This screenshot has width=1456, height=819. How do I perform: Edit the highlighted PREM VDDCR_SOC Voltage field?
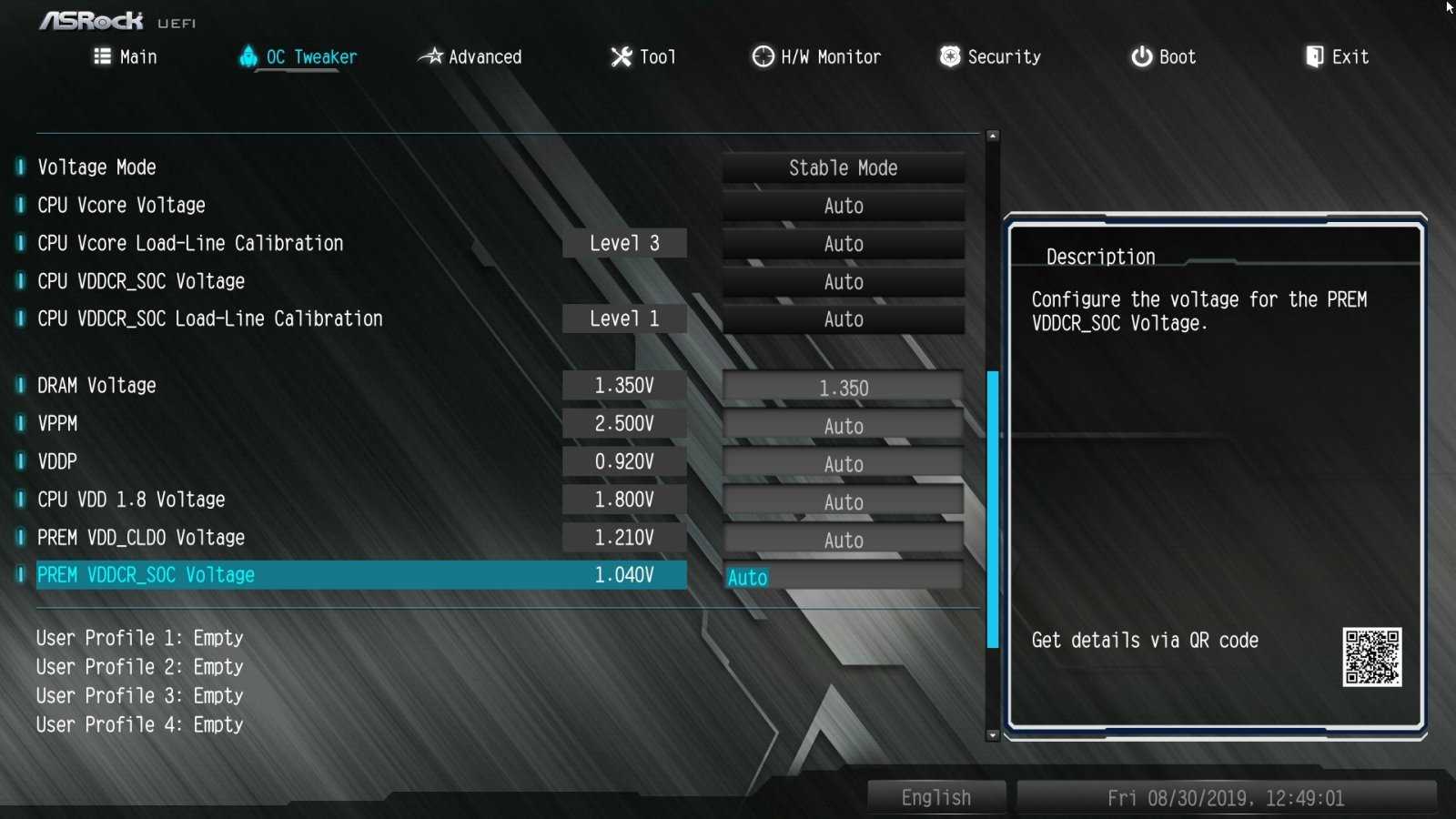[843, 578]
